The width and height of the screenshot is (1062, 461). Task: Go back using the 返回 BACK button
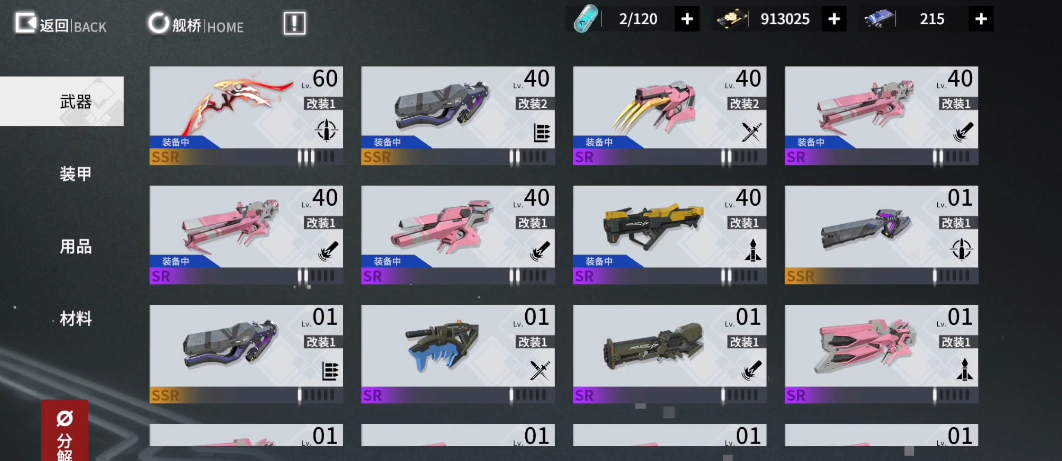60,24
